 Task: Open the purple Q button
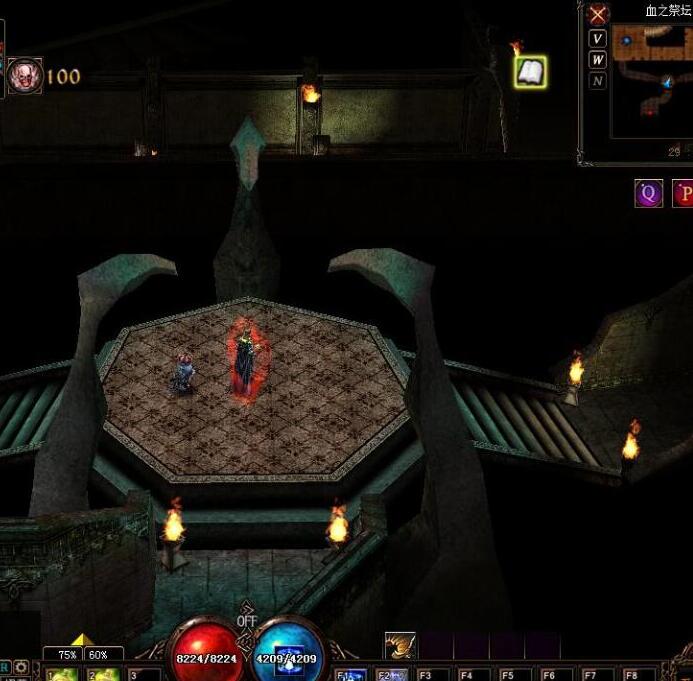[649, 194]
